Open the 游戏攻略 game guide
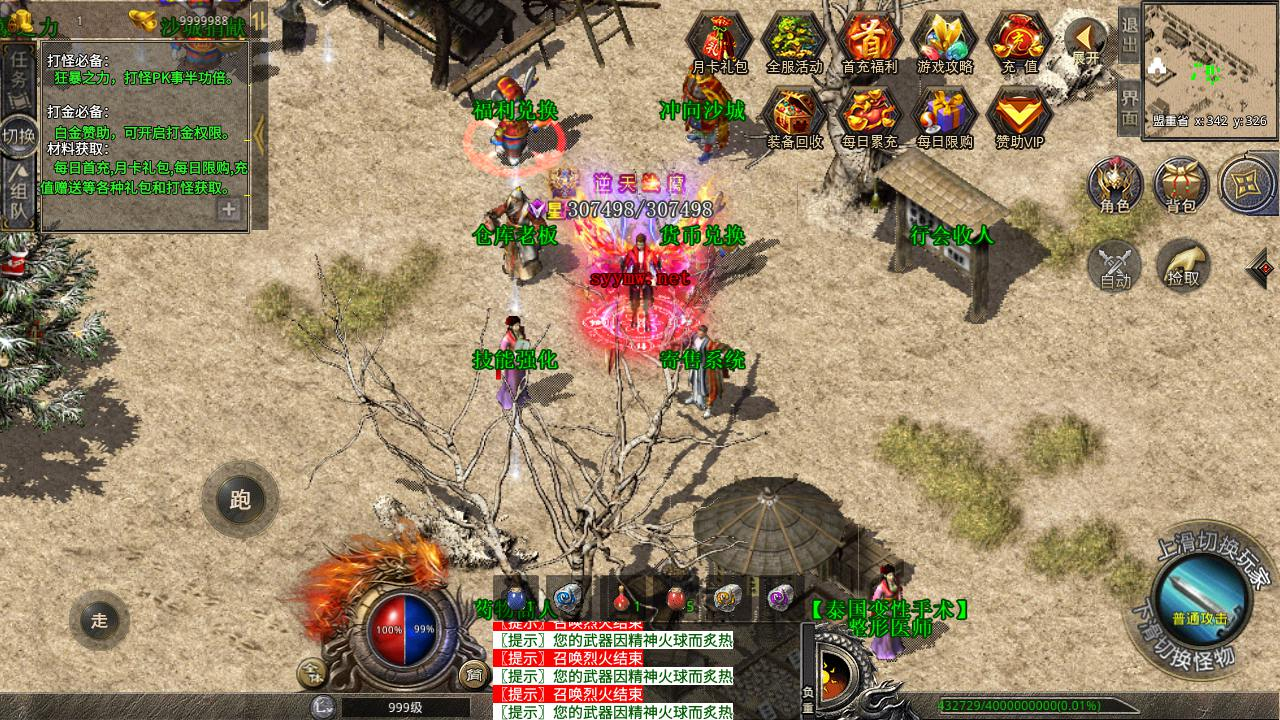This screenshot has height=720, width=1280. [x=944, y=42]
